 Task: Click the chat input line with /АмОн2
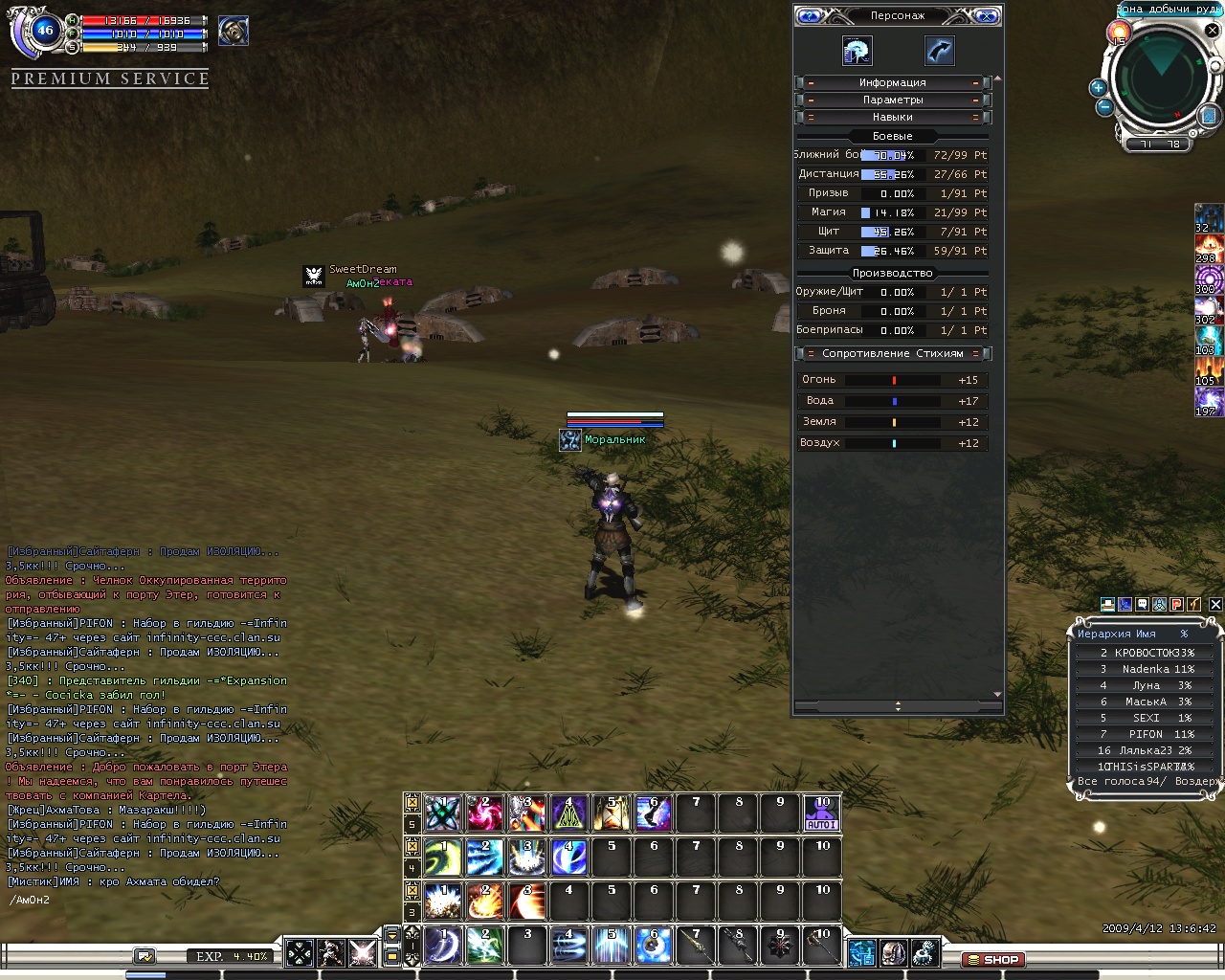click(144, 900)
